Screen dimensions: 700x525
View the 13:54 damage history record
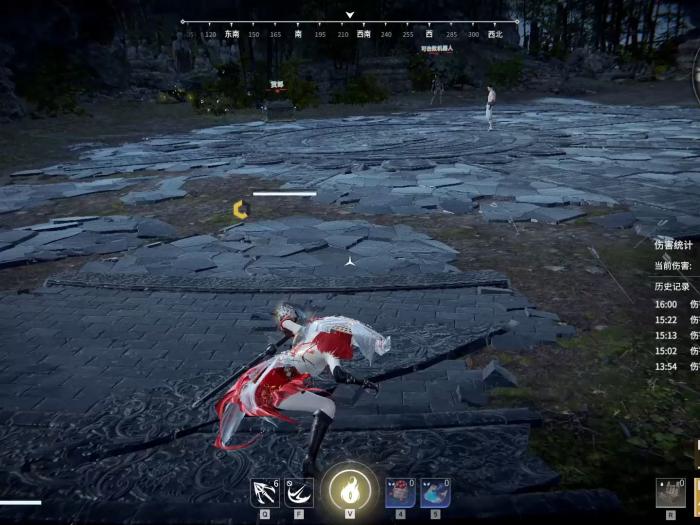(x=676, y=368)
